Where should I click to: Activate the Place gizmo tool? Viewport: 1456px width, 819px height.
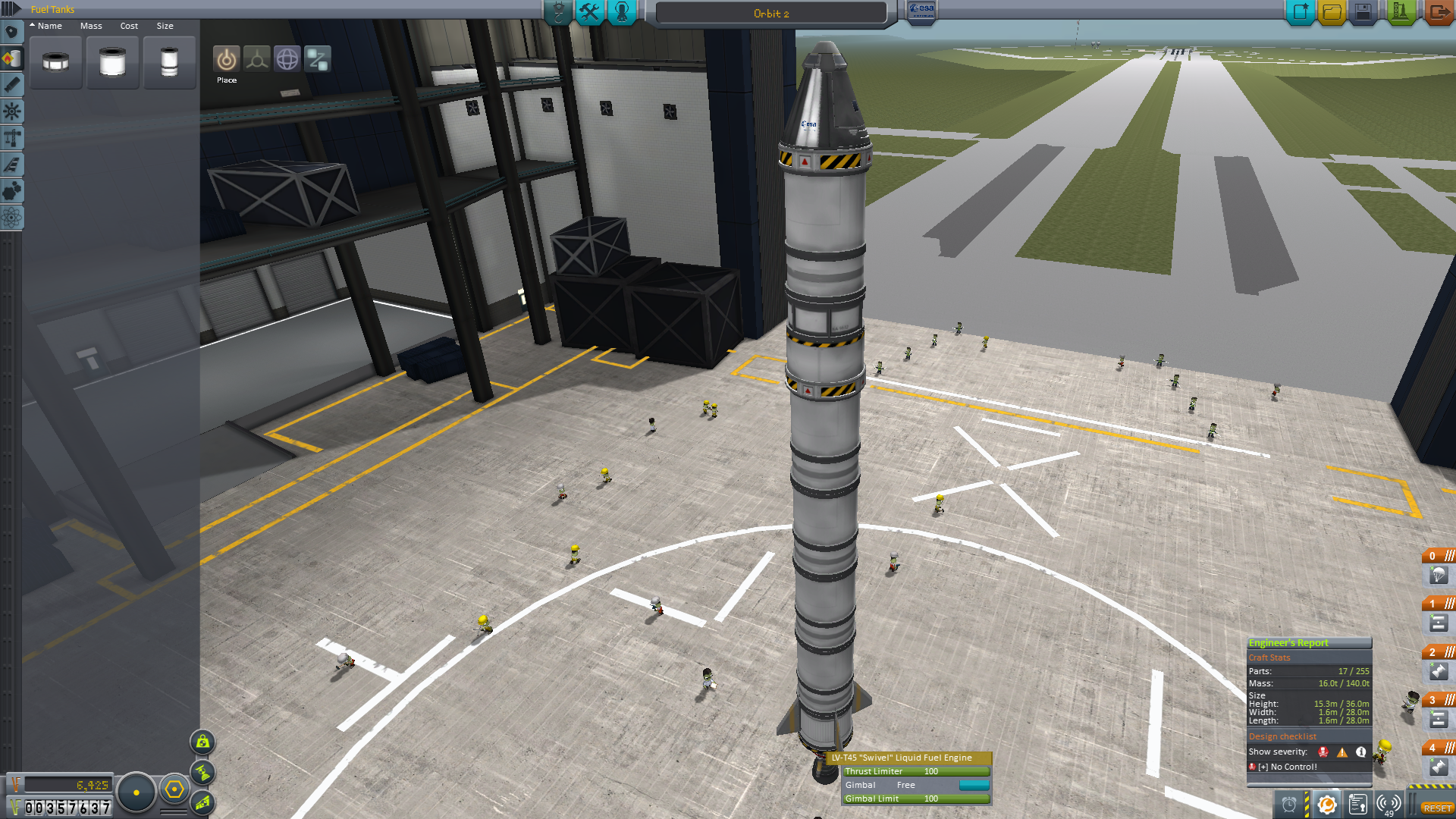click(226, 59)
